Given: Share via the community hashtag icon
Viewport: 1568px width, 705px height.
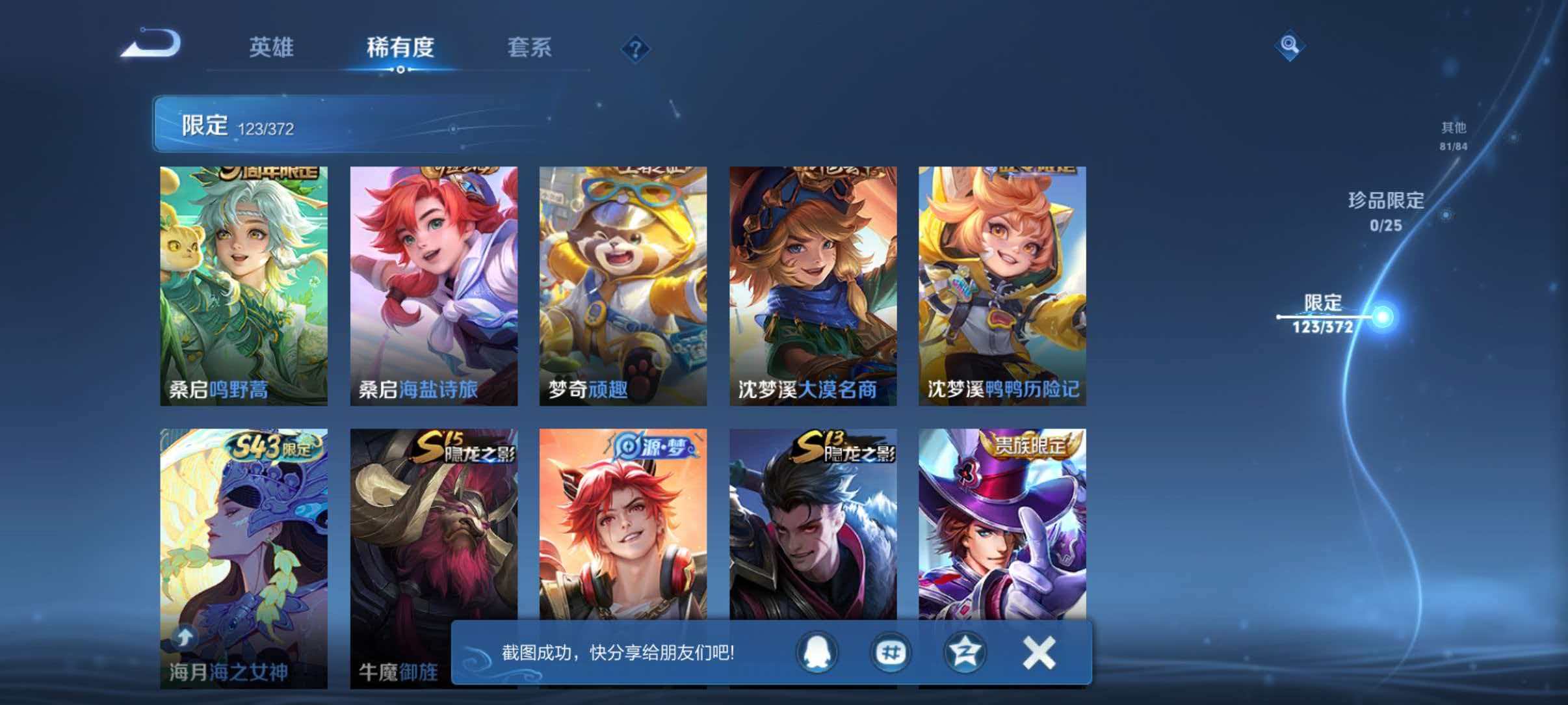Looking at the screenshot, I should 889,652.
